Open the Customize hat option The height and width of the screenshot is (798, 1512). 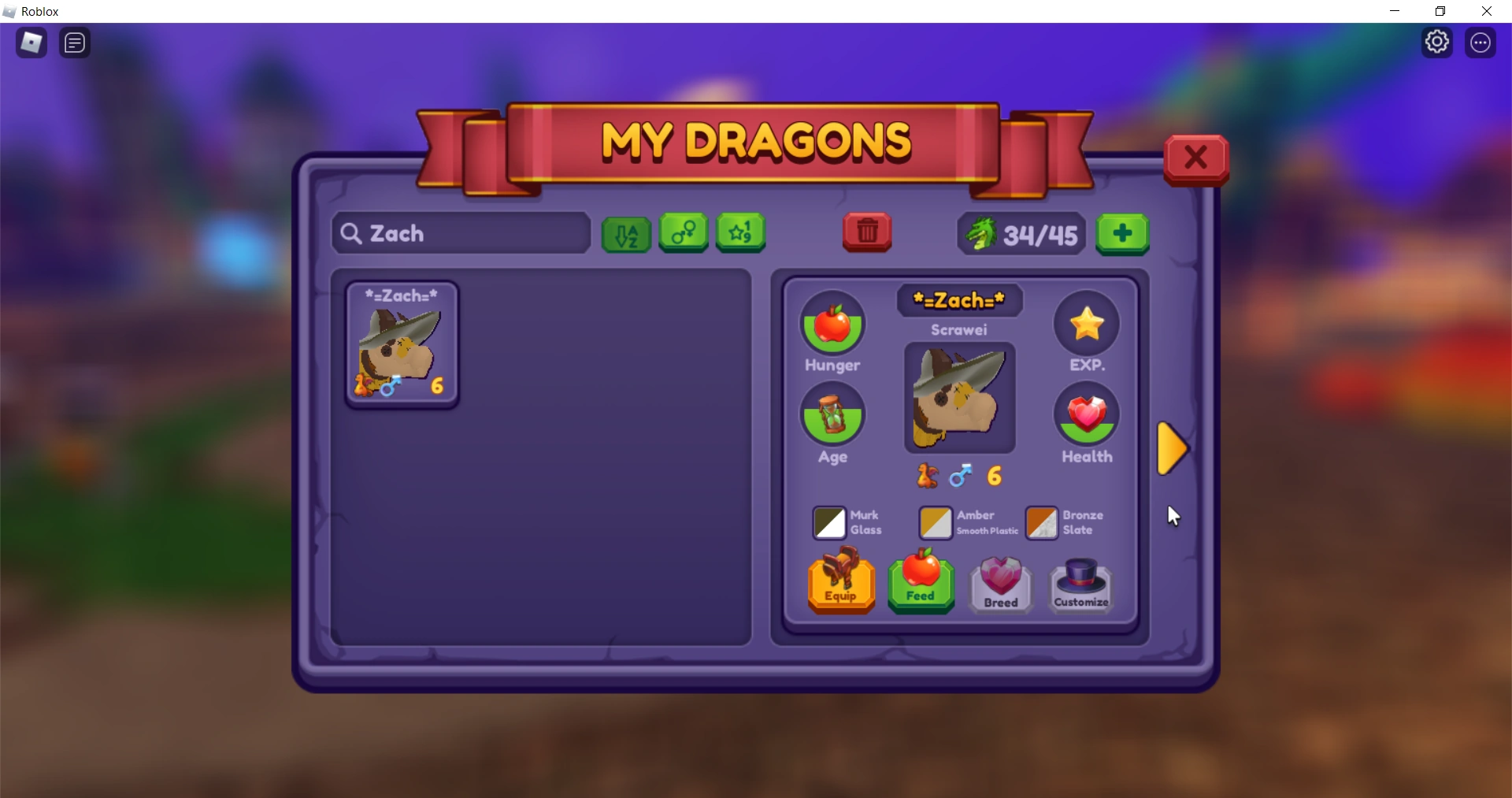(x=1080, y=585)
